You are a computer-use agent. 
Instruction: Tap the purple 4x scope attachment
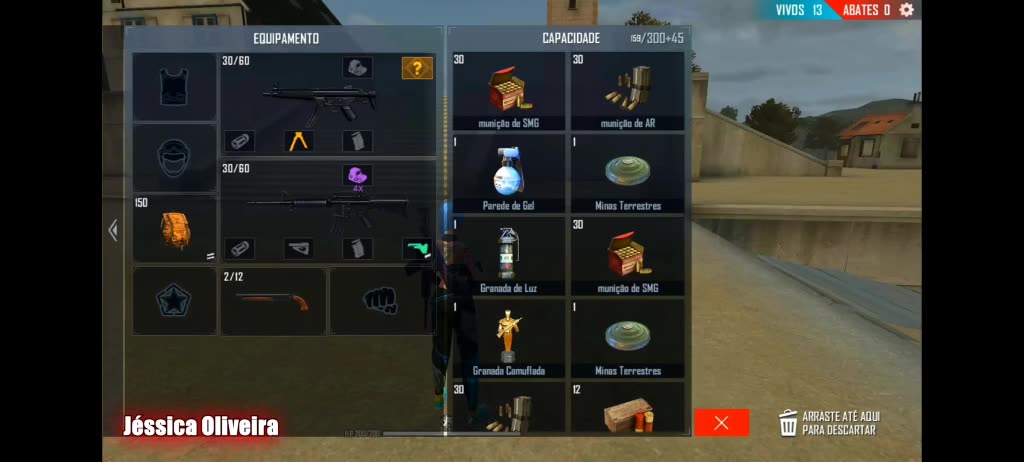coord(357,176)
